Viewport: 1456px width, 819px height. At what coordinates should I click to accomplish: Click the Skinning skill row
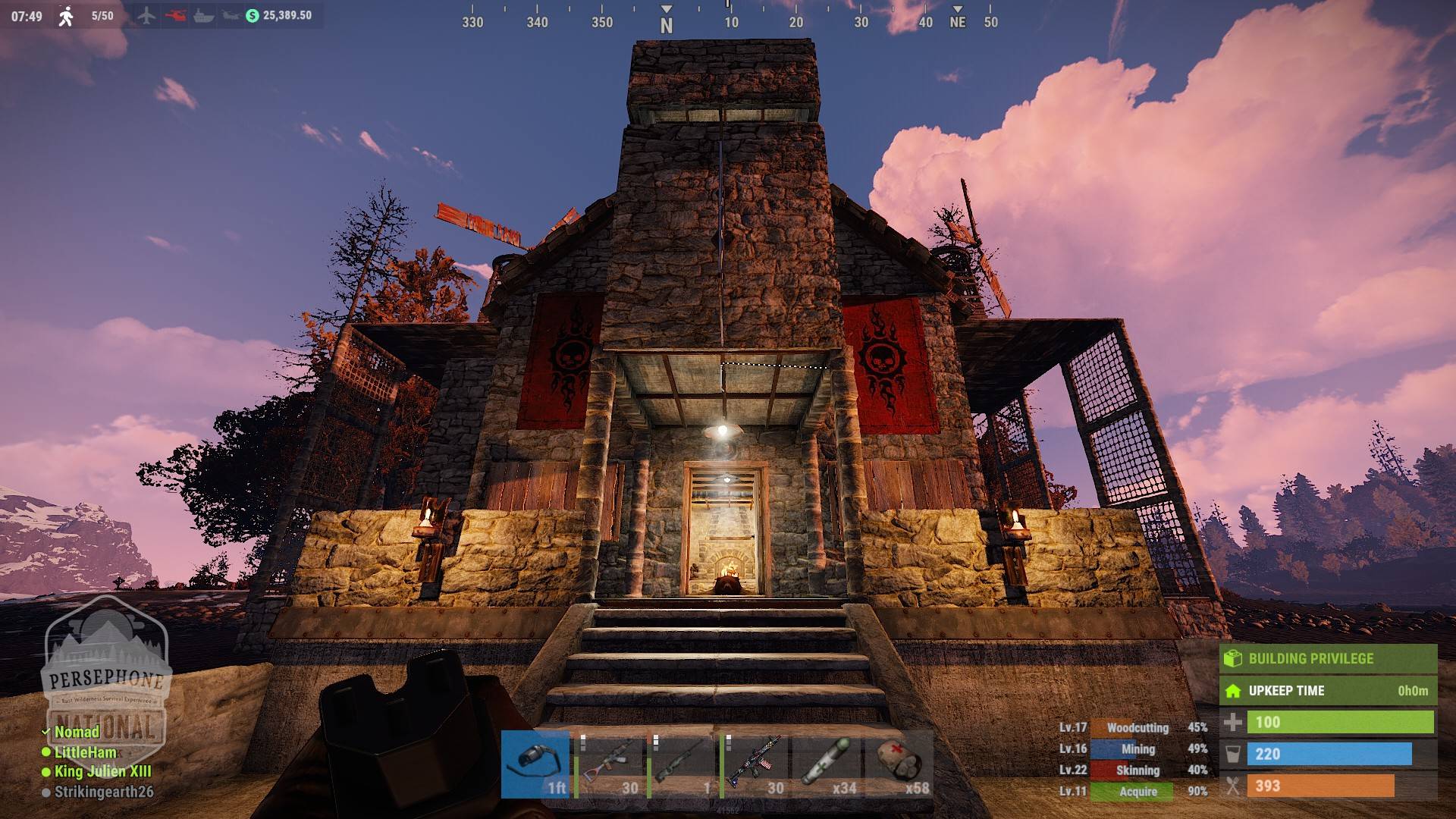pyautogui.click(x=1133, y=770)
